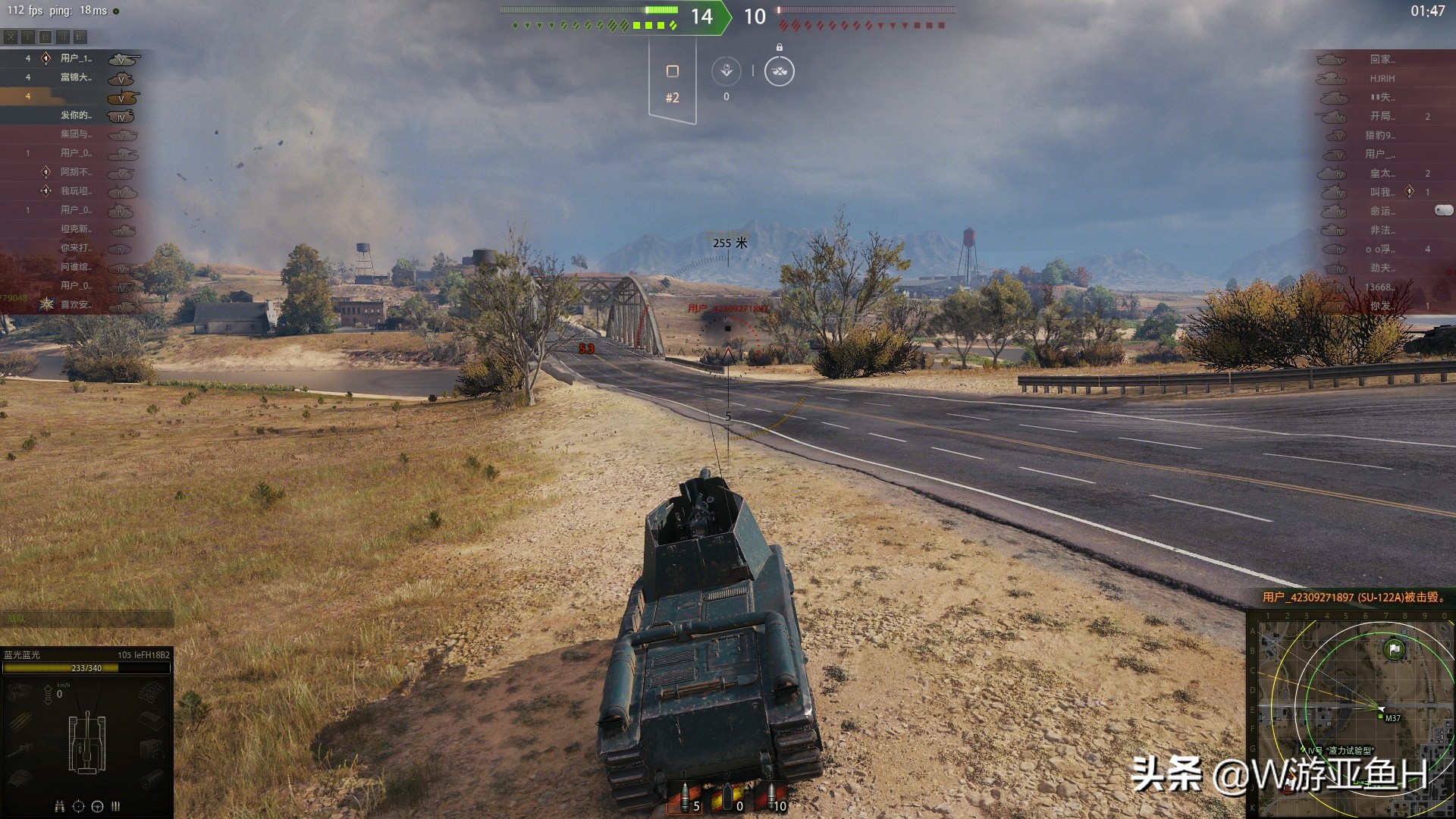The height and width of the screenshot is (819, 1456).
Task: Click the ammo rack icon in the damage panel
Action: point(116,806)
